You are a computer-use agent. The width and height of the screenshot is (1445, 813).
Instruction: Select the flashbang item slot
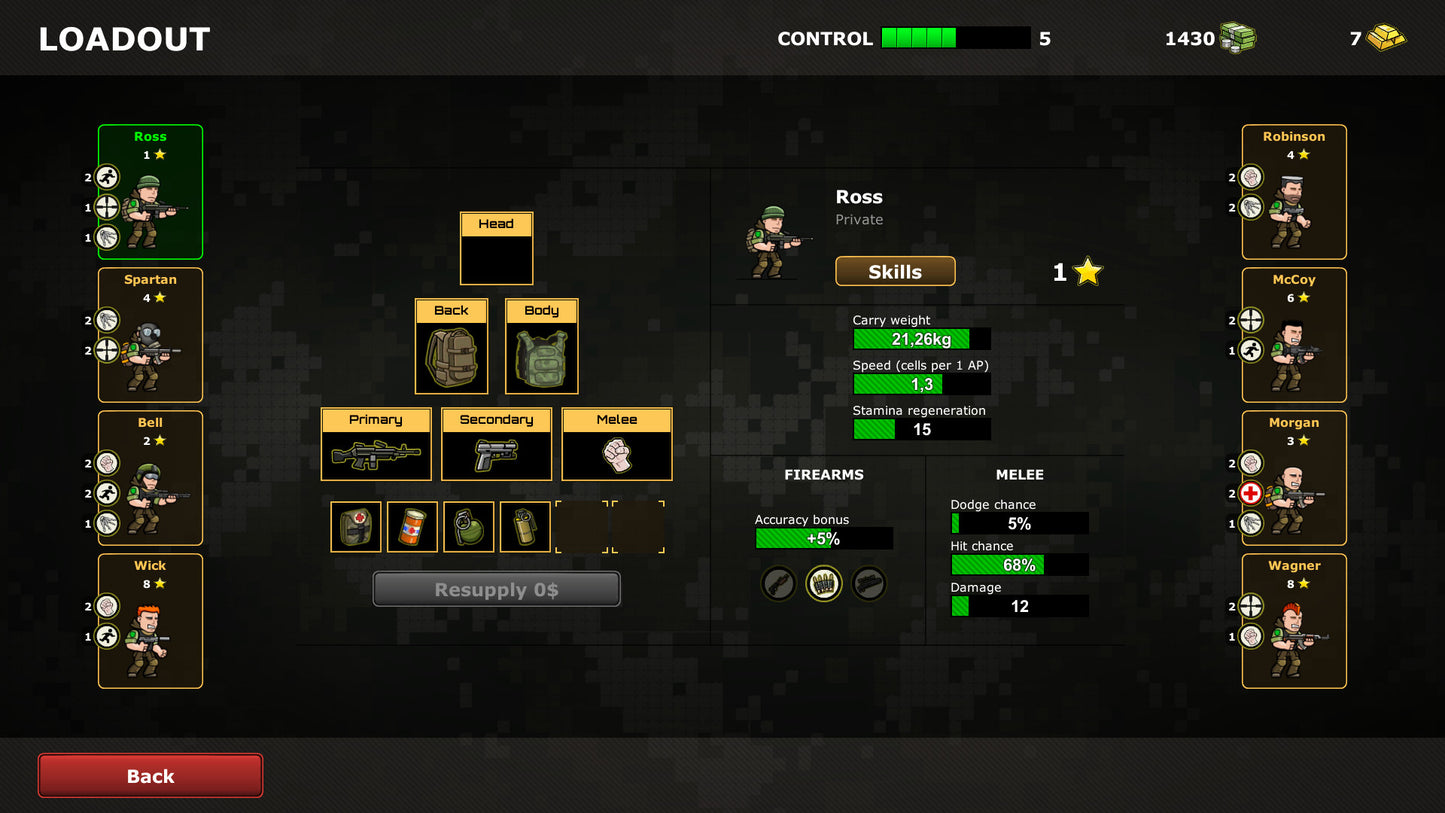[x=524, y=526]
